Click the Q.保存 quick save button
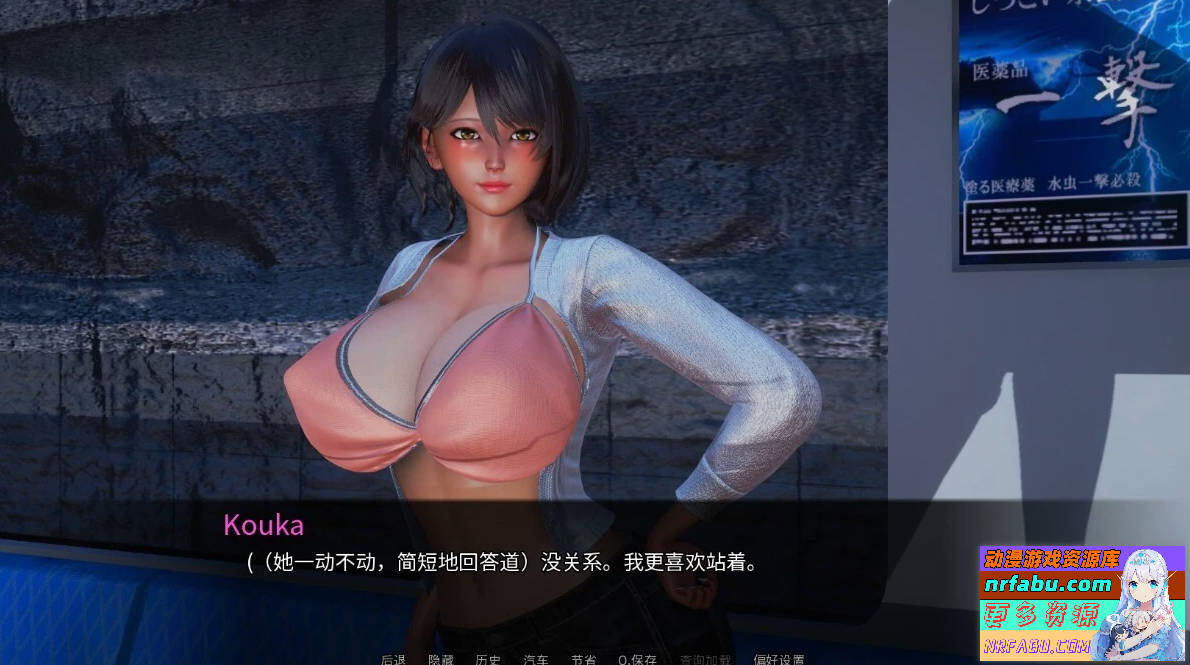 click(637, 659)
